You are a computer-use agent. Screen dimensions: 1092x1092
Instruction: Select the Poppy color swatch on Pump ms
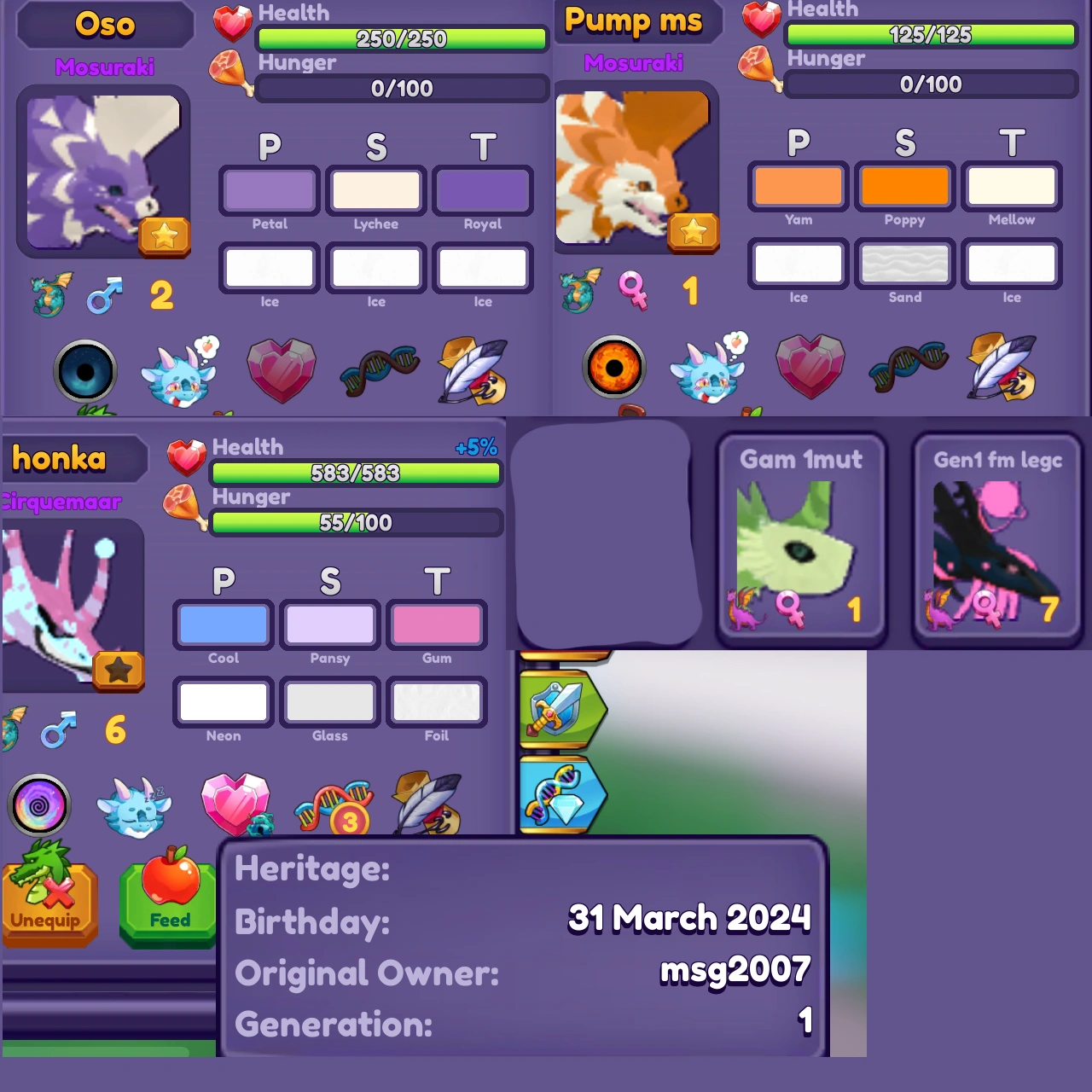pos(904,183)
